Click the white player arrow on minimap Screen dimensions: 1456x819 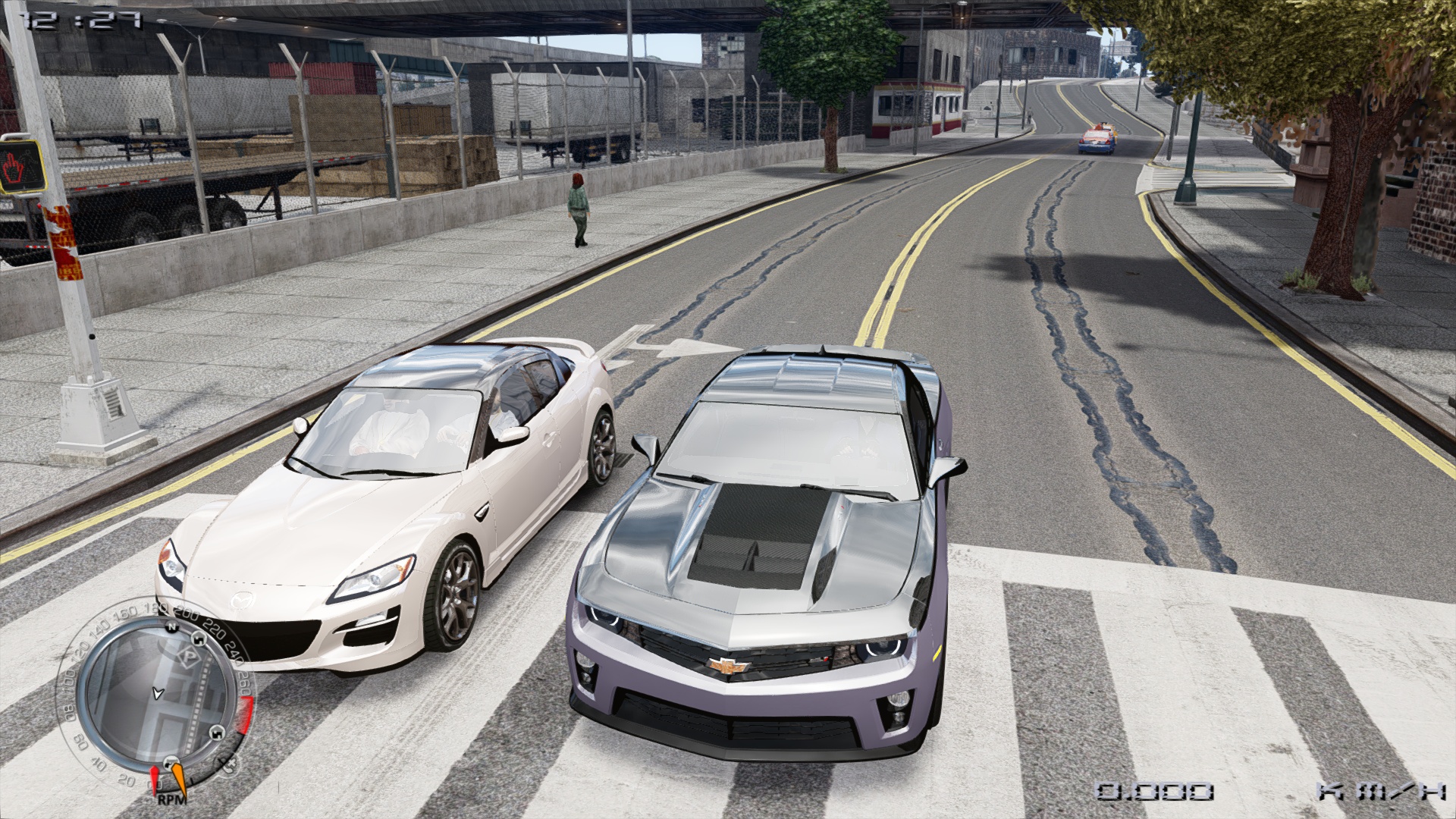pyautogui.click(x=158, y=692)
